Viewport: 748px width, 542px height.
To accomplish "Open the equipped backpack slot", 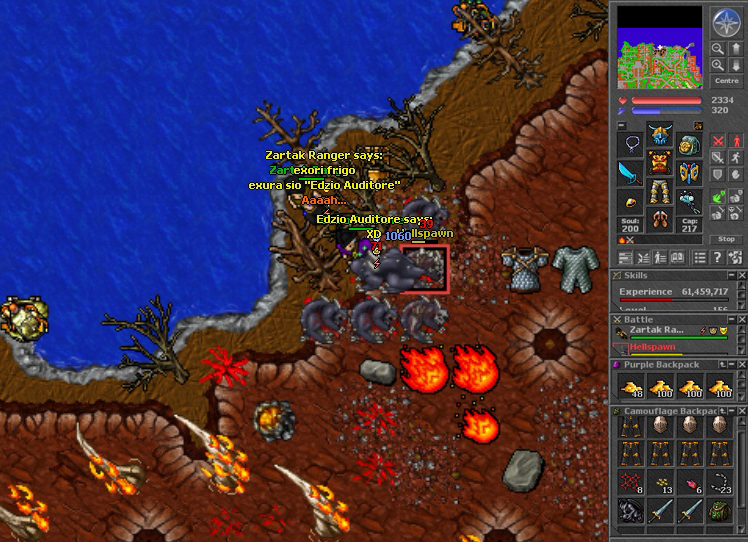I will tap(689, 146).
